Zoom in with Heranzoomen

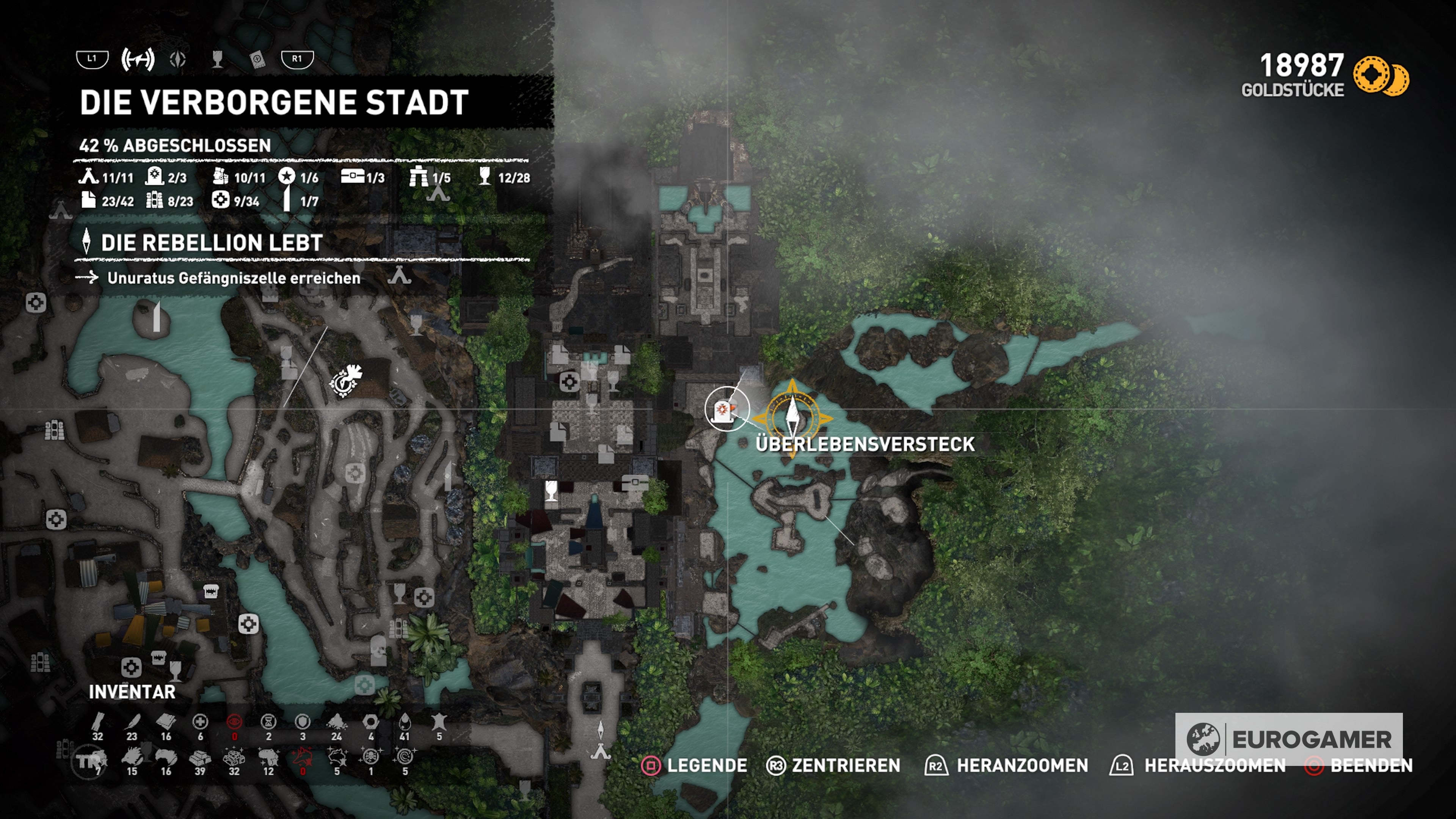pos(1006,765)
